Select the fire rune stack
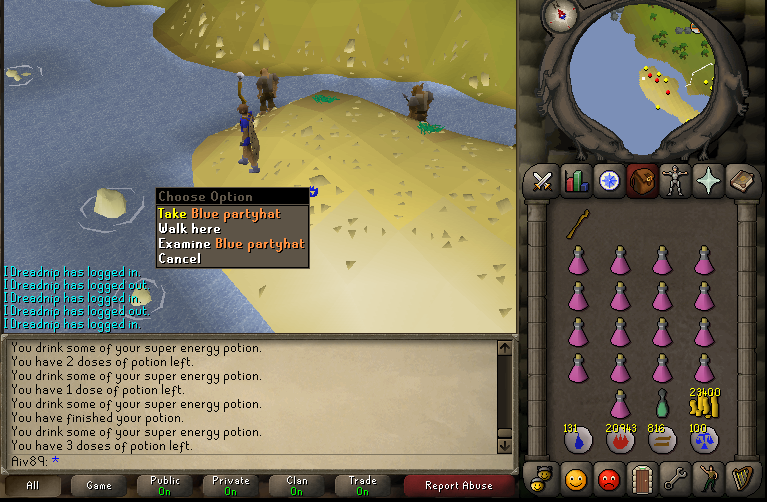 pos(620,439)
